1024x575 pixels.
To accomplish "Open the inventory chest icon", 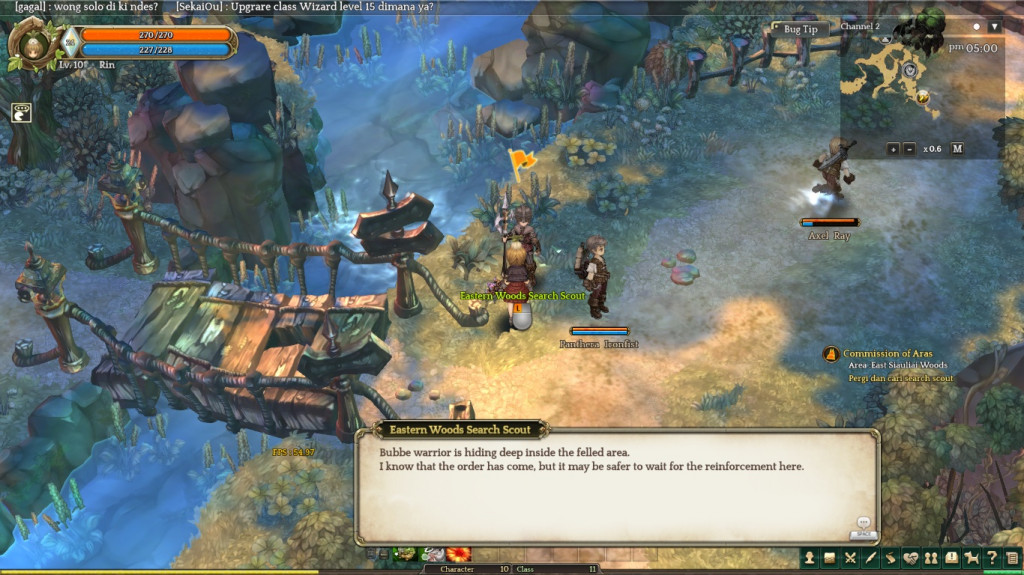I will [x=829, y=558].
